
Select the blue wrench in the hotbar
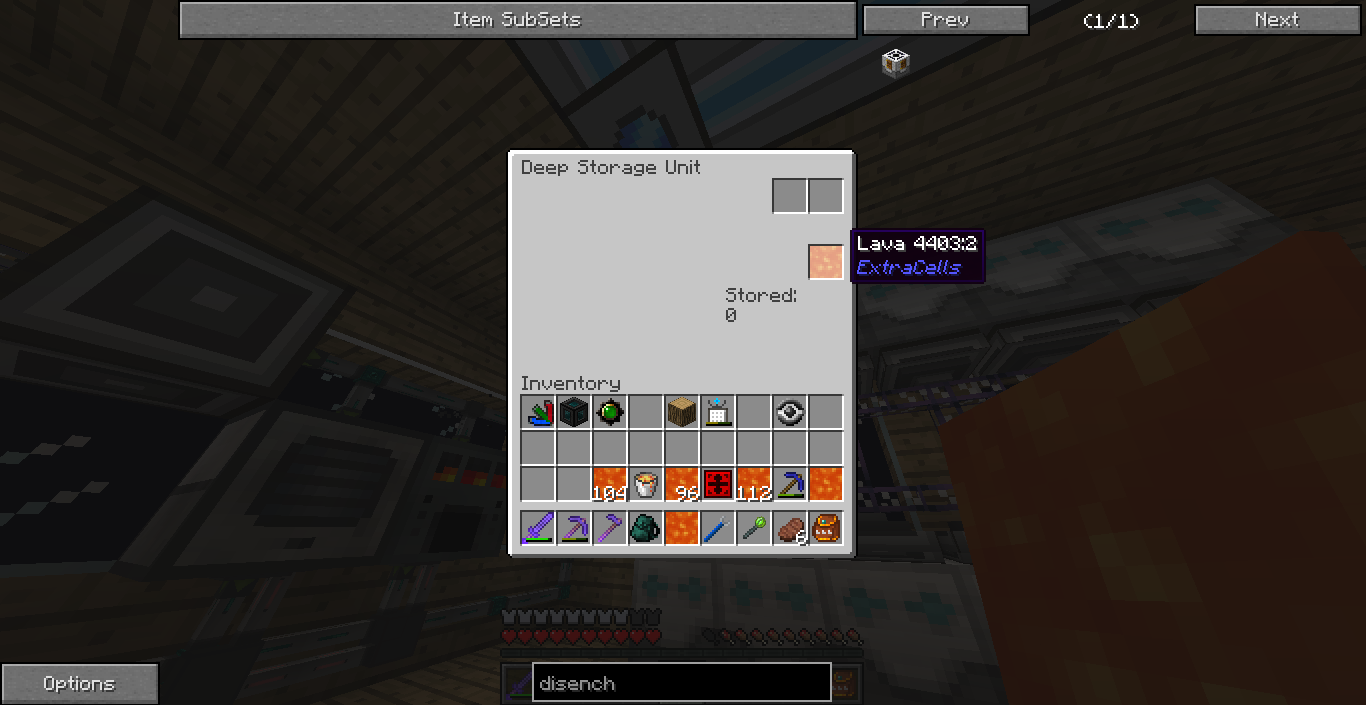point(717,527)
